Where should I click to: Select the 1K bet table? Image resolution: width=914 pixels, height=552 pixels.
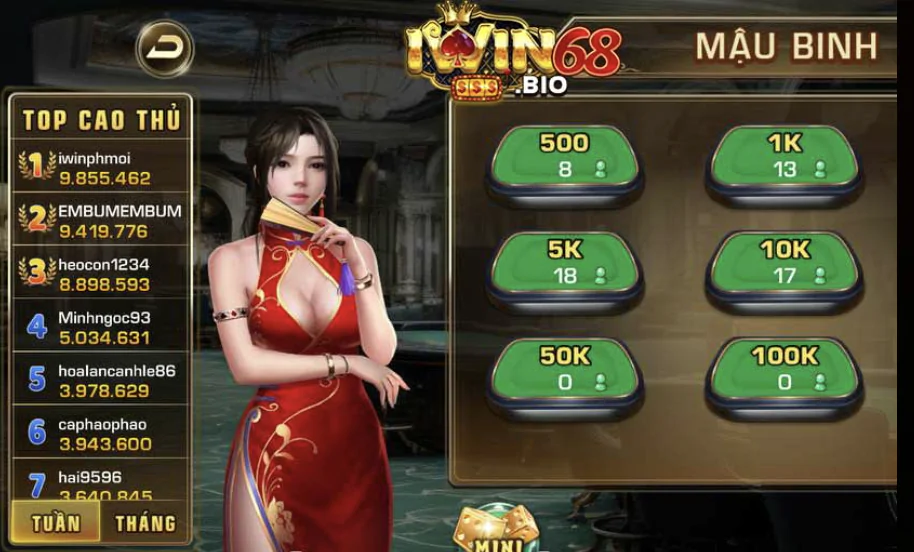pyautogui.click(x=784, y=160)
